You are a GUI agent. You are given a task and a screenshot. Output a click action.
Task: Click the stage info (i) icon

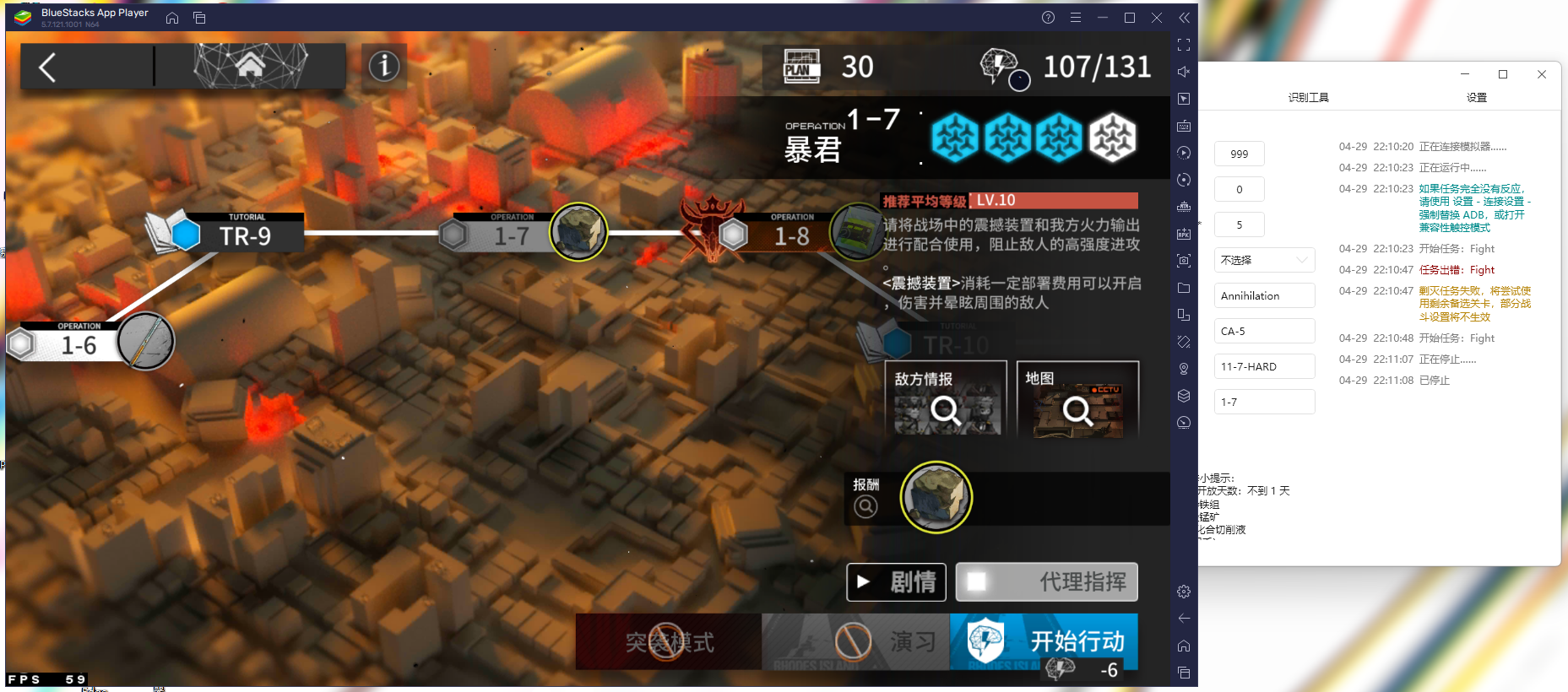383,65
